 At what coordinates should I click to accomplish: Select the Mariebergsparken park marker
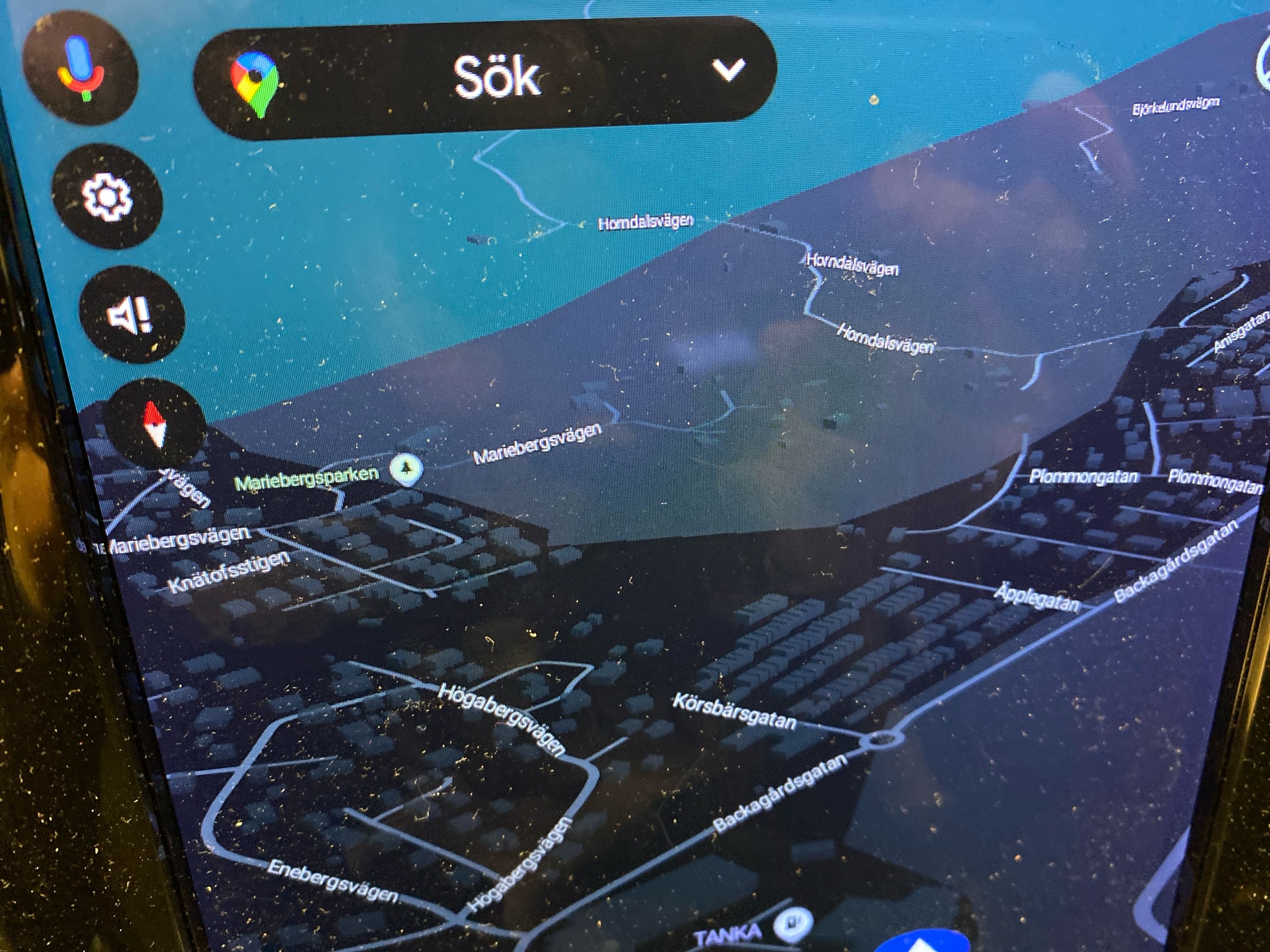tap(407, 469)
